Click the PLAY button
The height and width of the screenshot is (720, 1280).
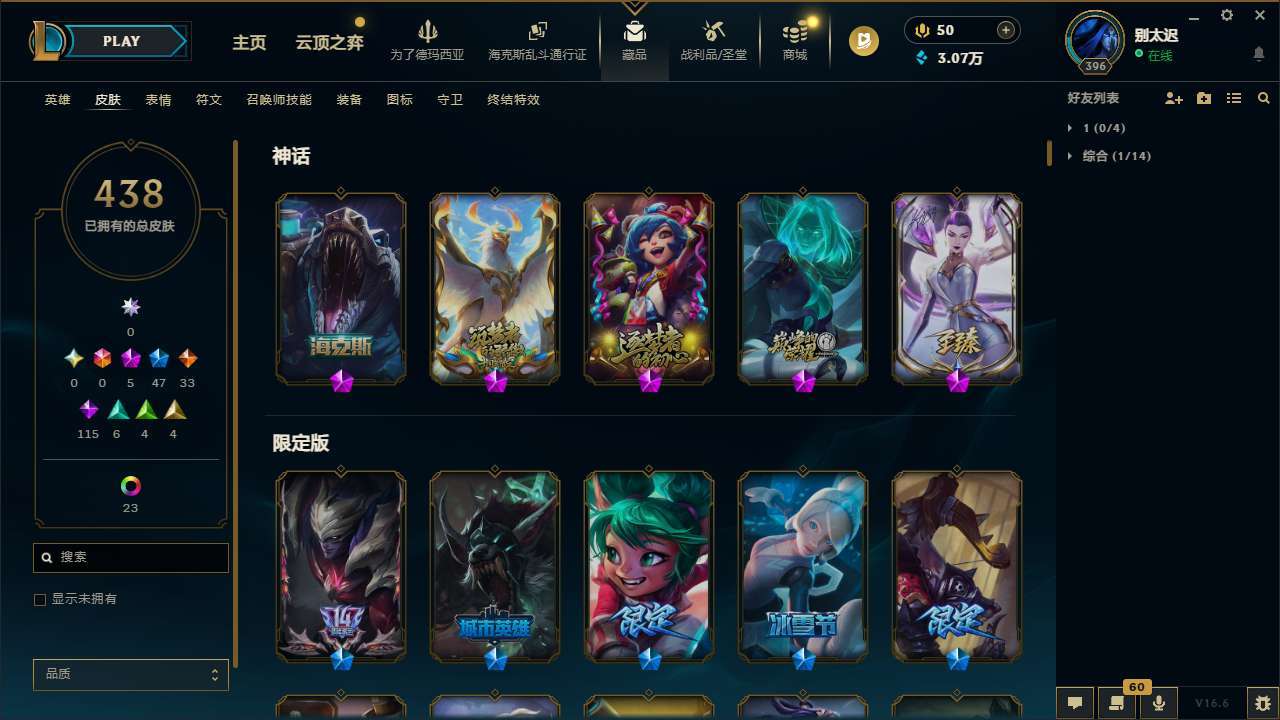(121, 41)
